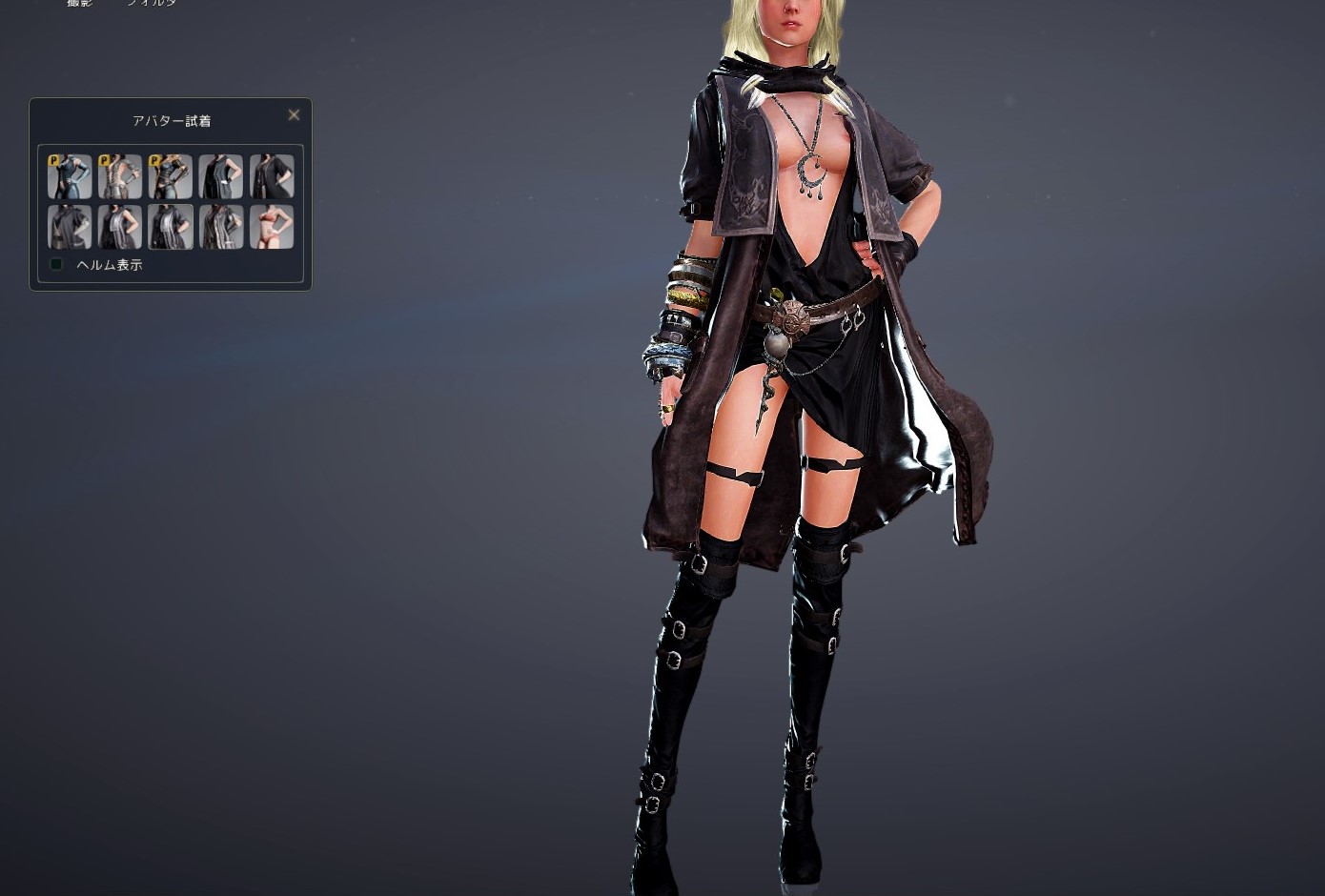Viewport: 1325px width, 896px height.
Task: Close the アバター試着 try-on panel
Action: (294, 114)
